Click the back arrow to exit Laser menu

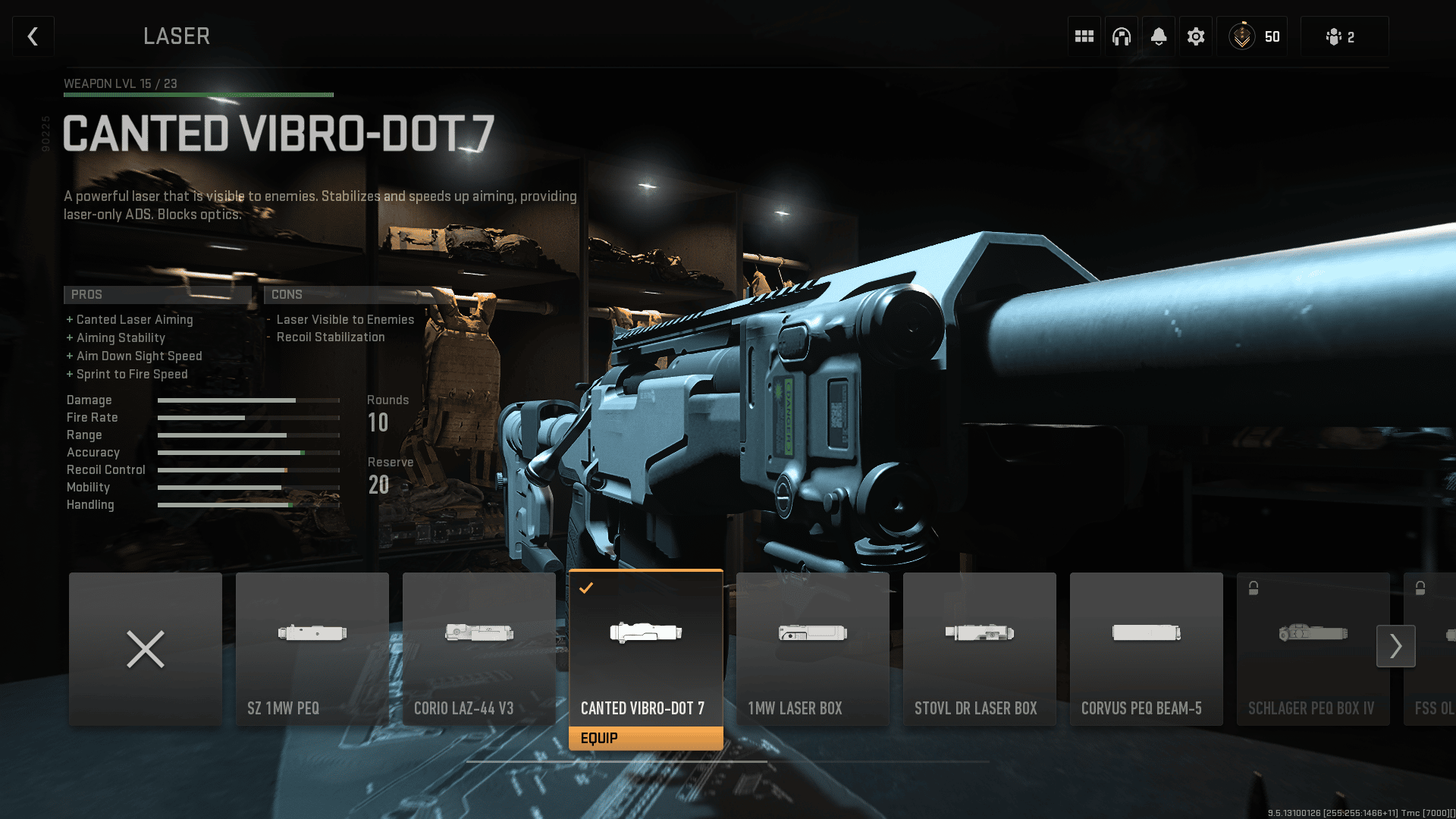click(x=33, y=36)
